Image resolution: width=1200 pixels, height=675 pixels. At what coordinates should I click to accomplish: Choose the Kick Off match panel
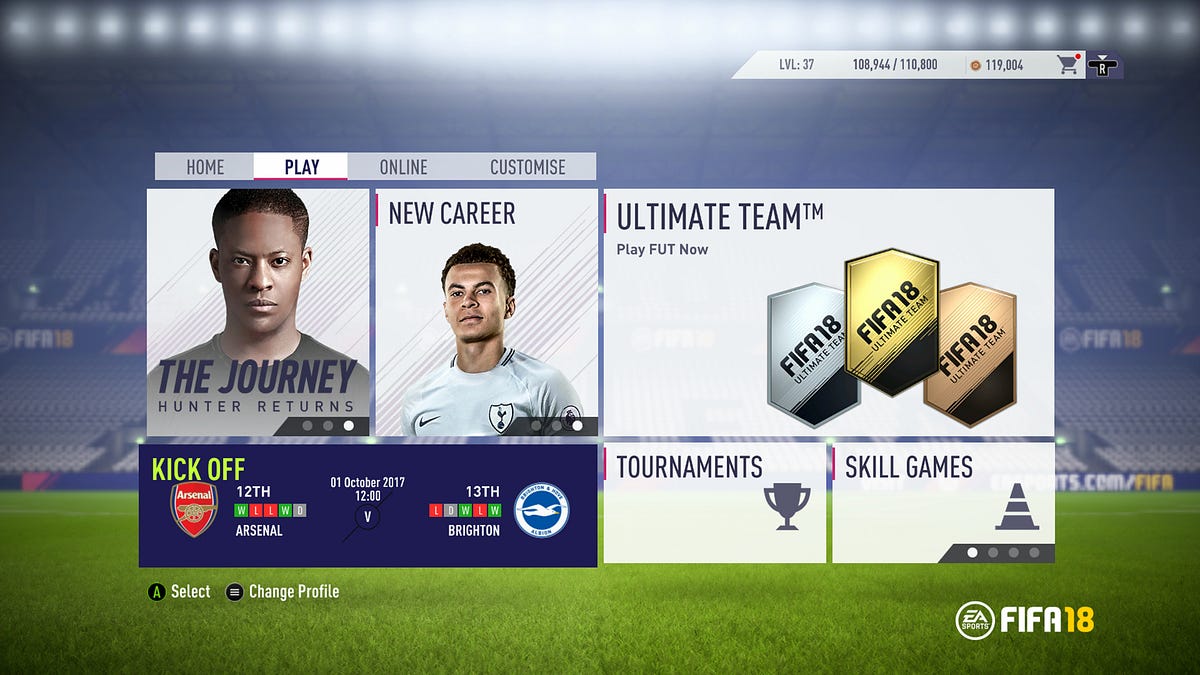click(x=368, y=506)
